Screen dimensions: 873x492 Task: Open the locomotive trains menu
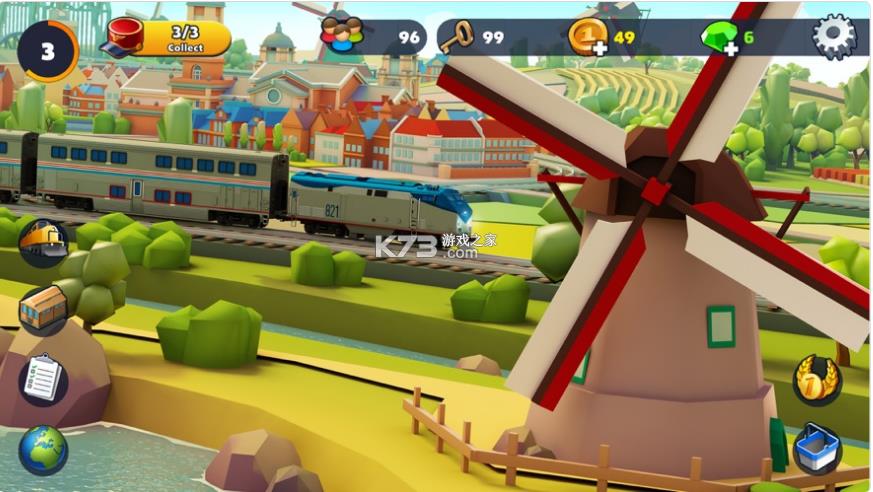click(44, 244)
